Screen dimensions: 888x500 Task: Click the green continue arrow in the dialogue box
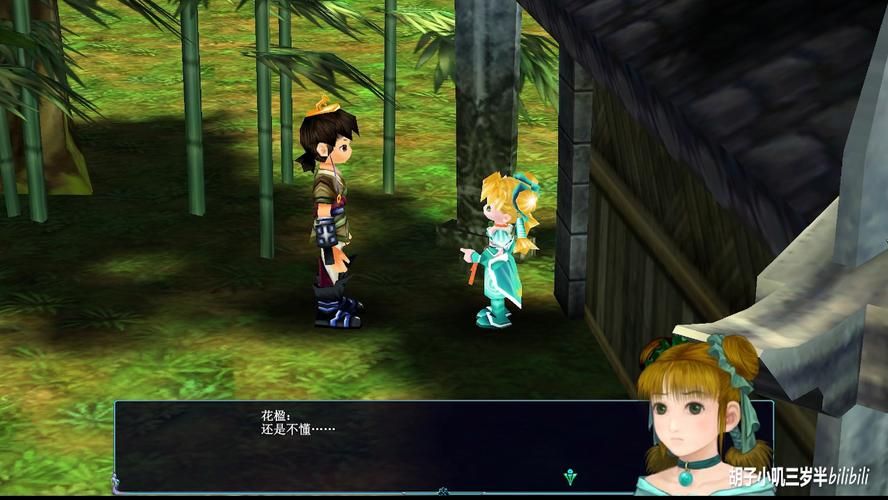[570, 476]
